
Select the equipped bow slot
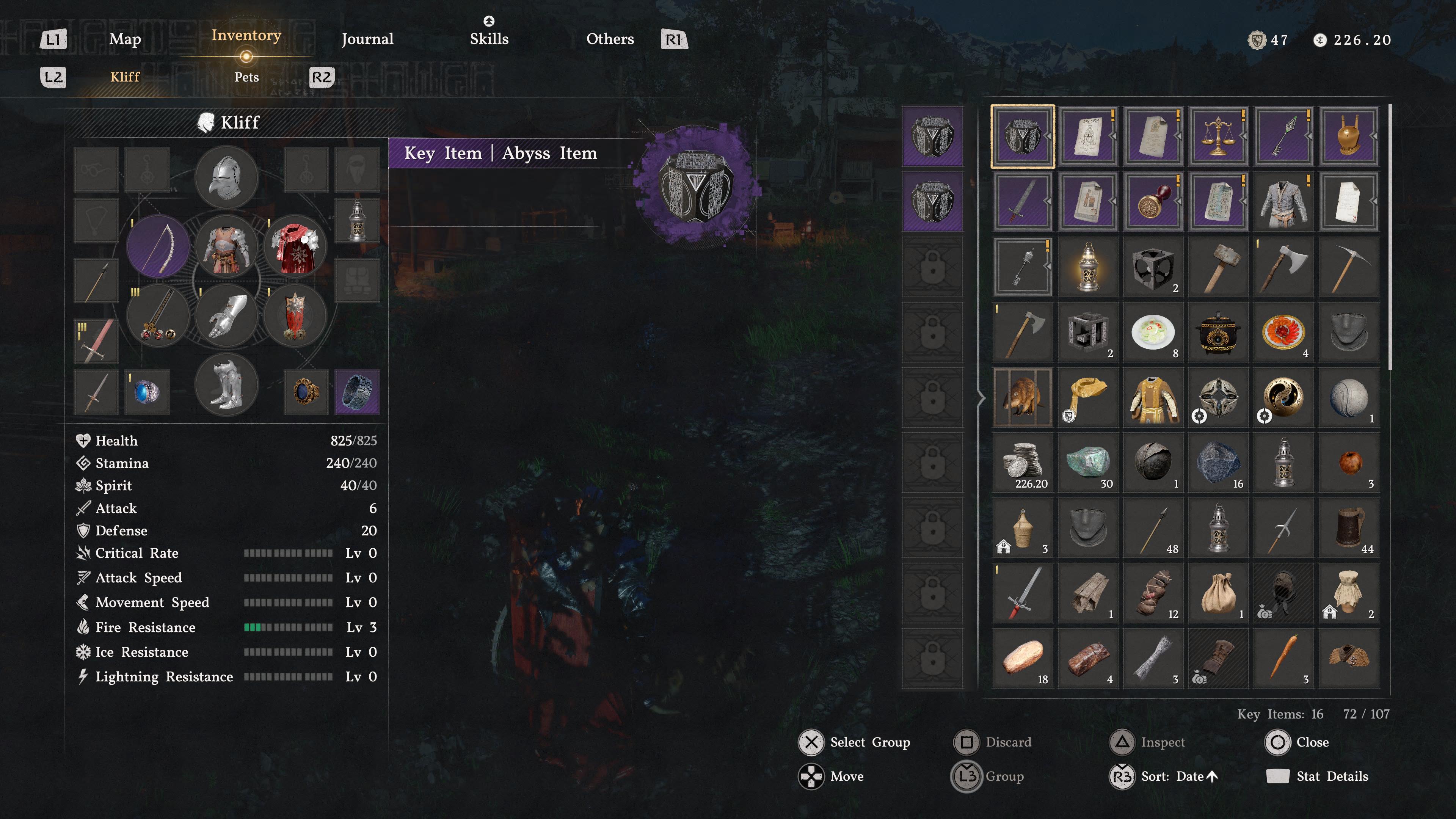tap(158, 246)
